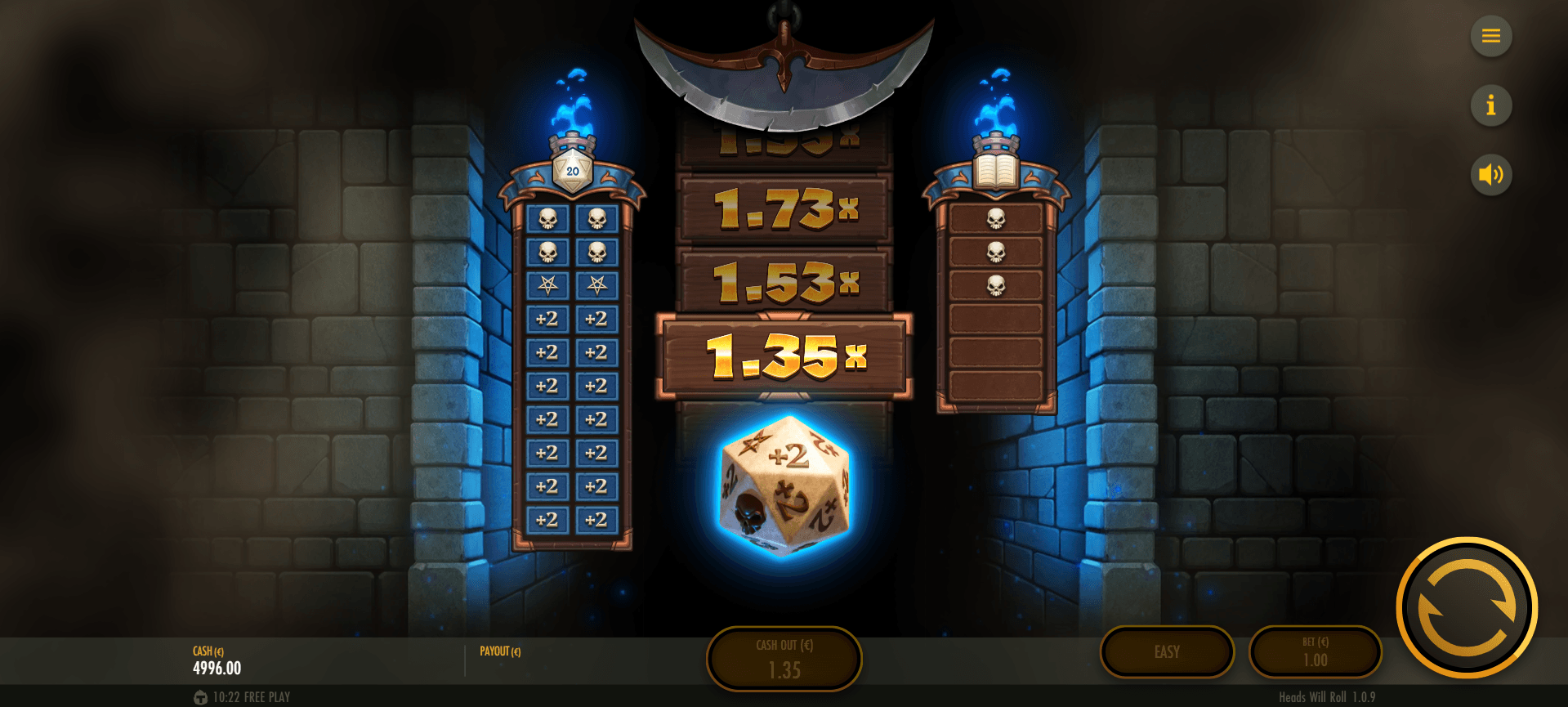Open the d20 dice faces panel

(x=572, y=170)
